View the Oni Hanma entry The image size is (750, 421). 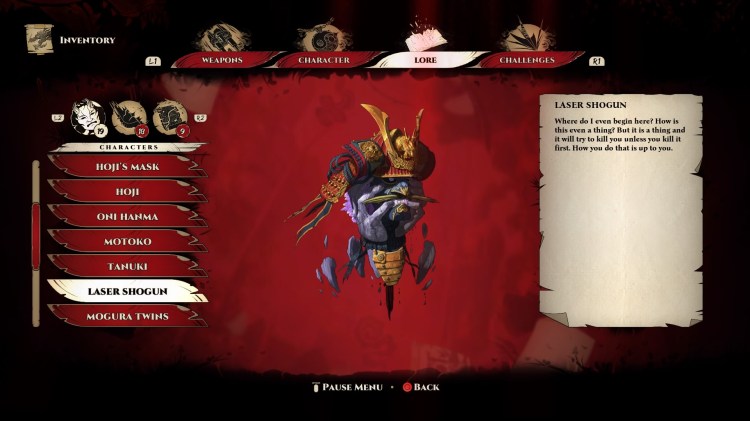coord(125,215)
